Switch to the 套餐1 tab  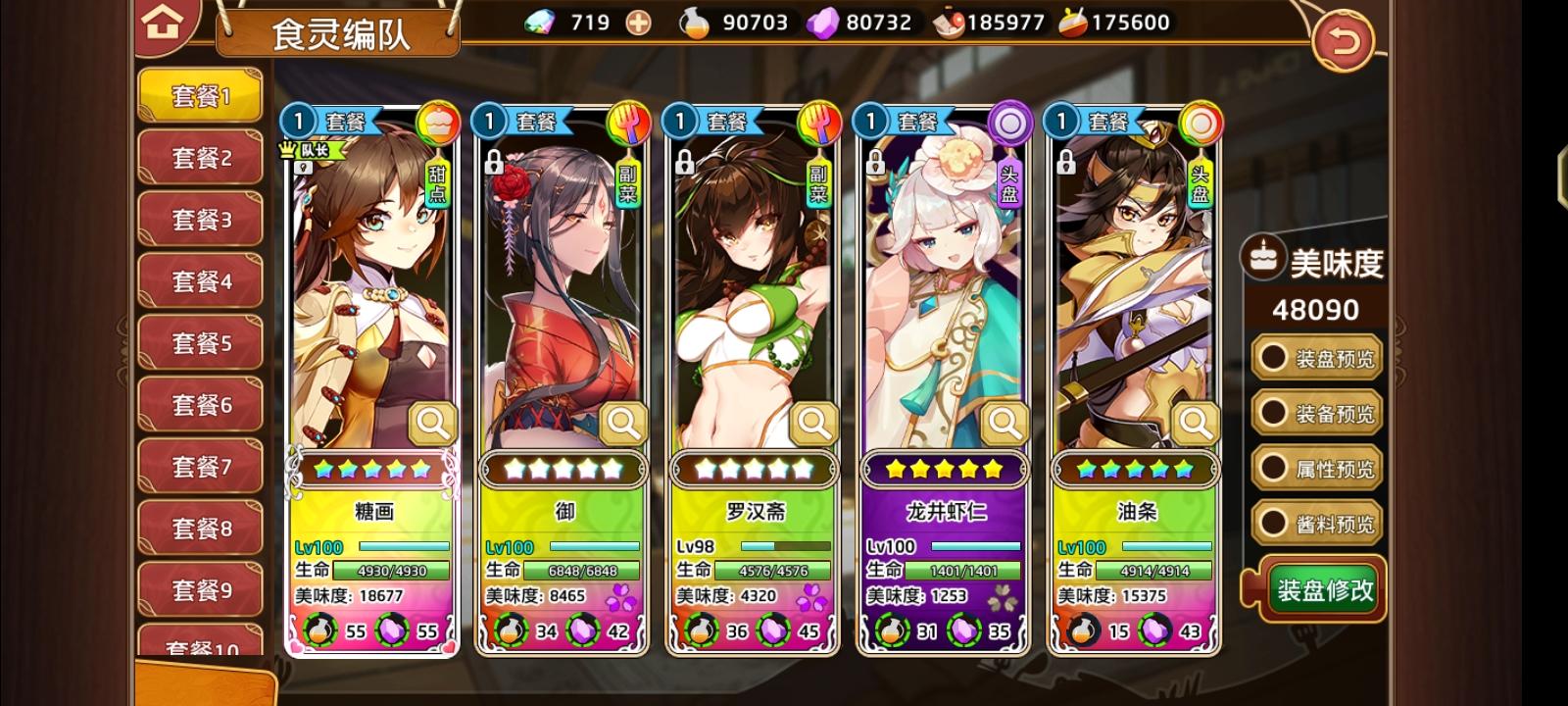(200, 95)
